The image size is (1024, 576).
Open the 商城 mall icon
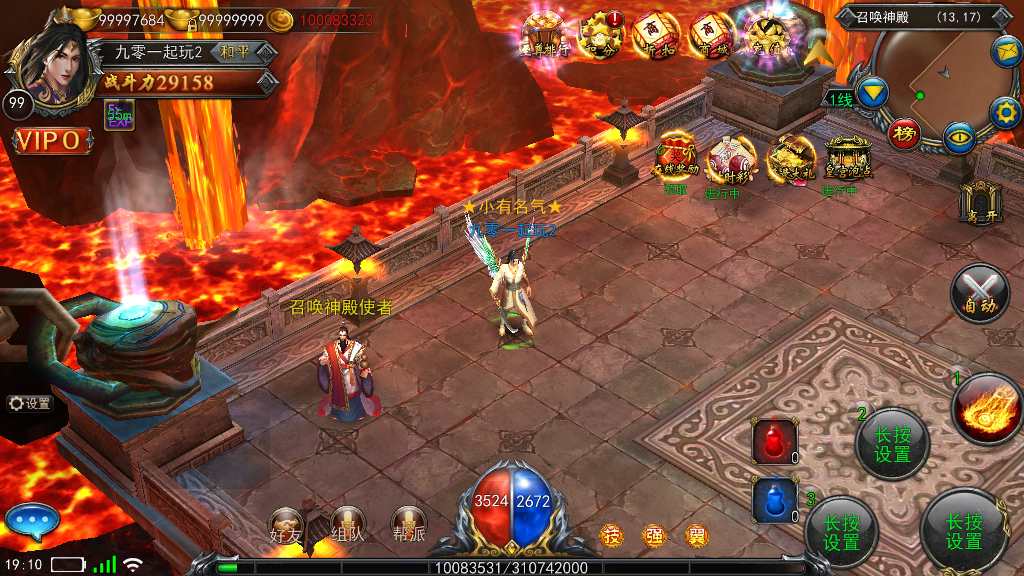point(711,36)
